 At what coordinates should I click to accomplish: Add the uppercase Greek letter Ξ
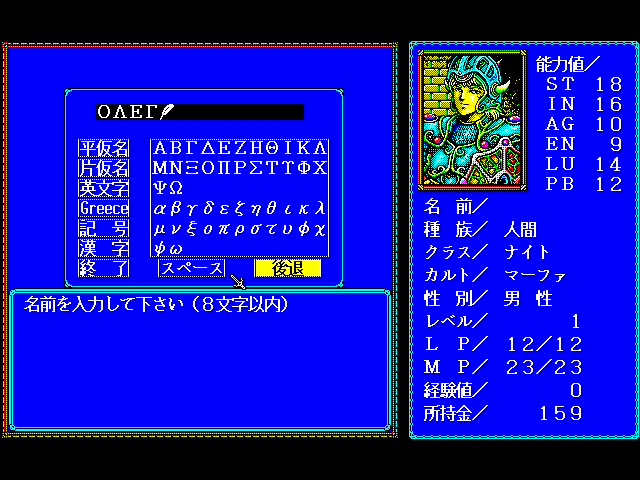pyautogui.click(x=191, y=168)
